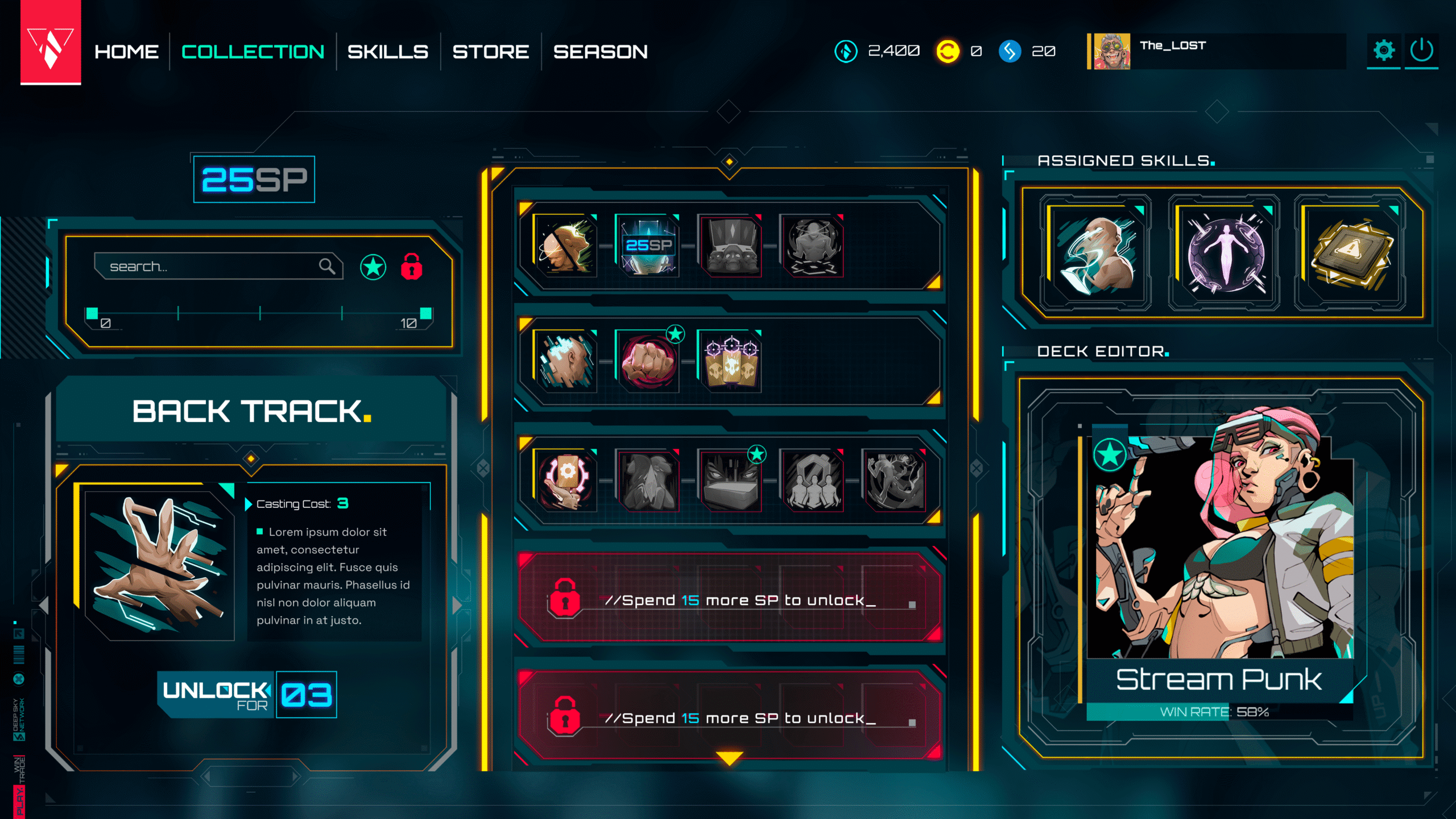Switch to the Skills tab
1456x819 pixels.
tap(388, 52)
